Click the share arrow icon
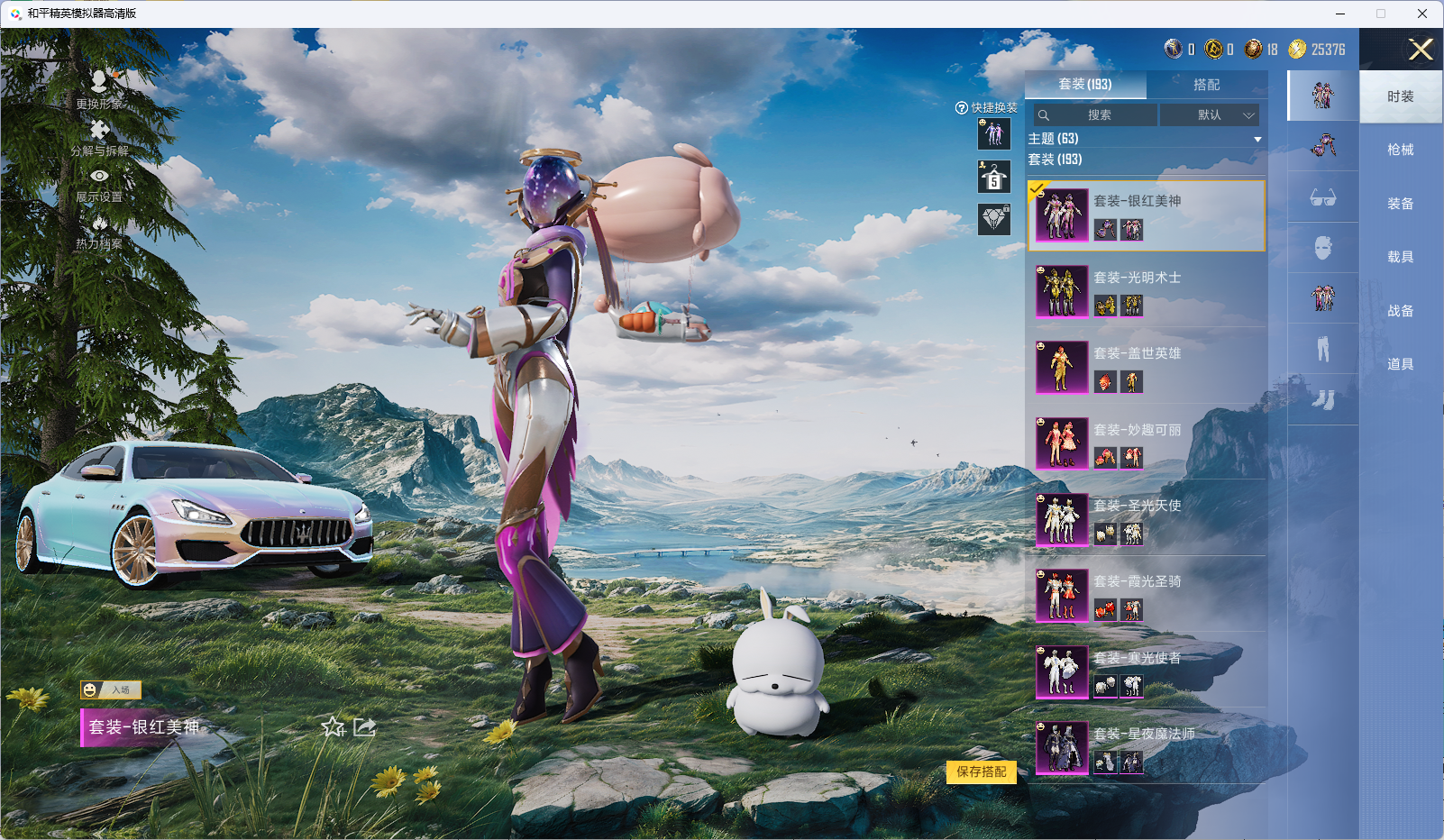This screenshot has width=1444, height=840. [x=364, y=727]
